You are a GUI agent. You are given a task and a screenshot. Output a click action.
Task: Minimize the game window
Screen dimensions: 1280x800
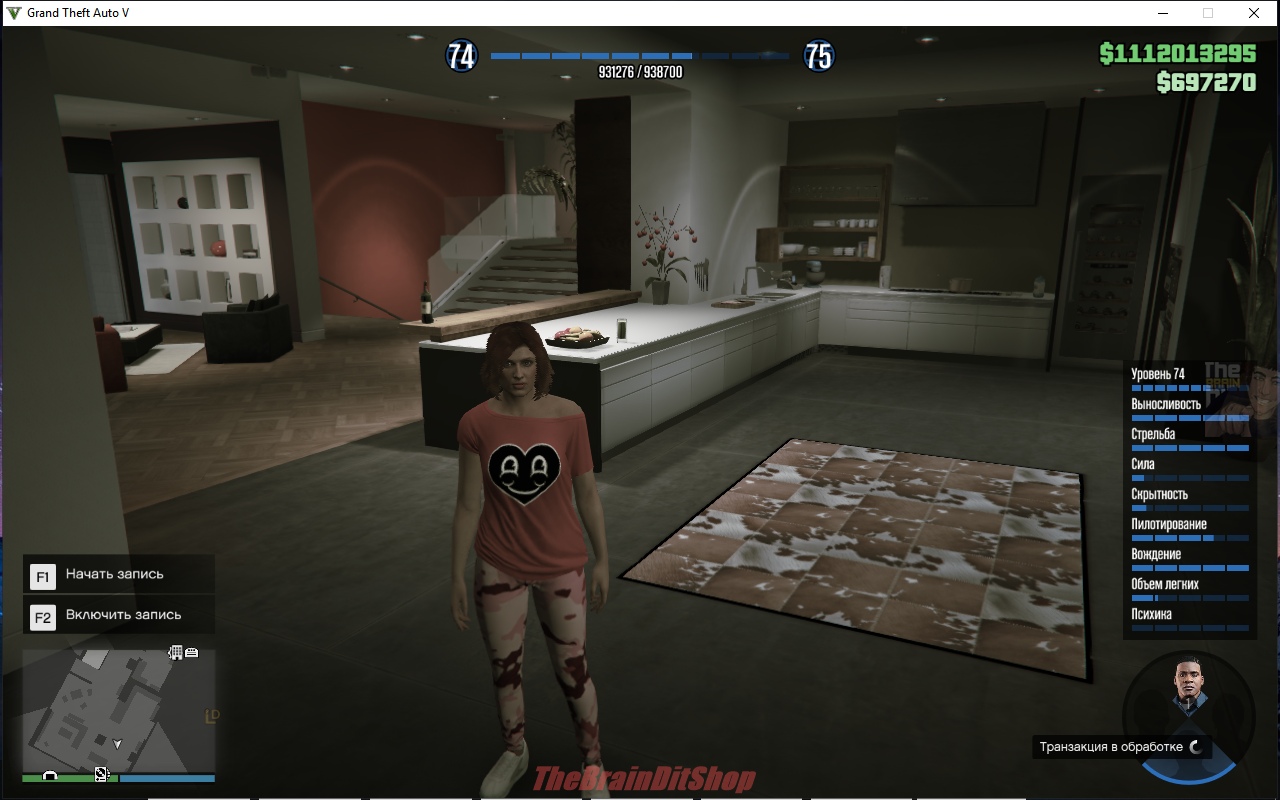[1163, 13]
